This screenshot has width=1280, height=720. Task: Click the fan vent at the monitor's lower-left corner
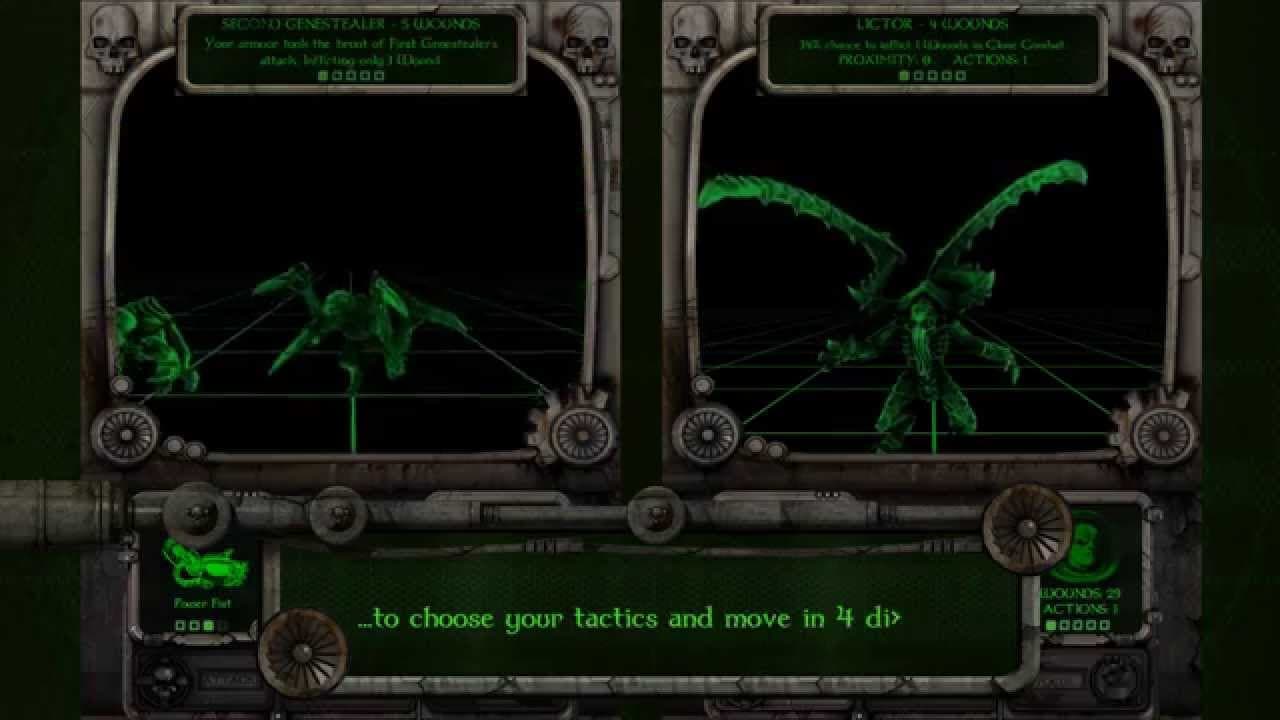(126, 437)
